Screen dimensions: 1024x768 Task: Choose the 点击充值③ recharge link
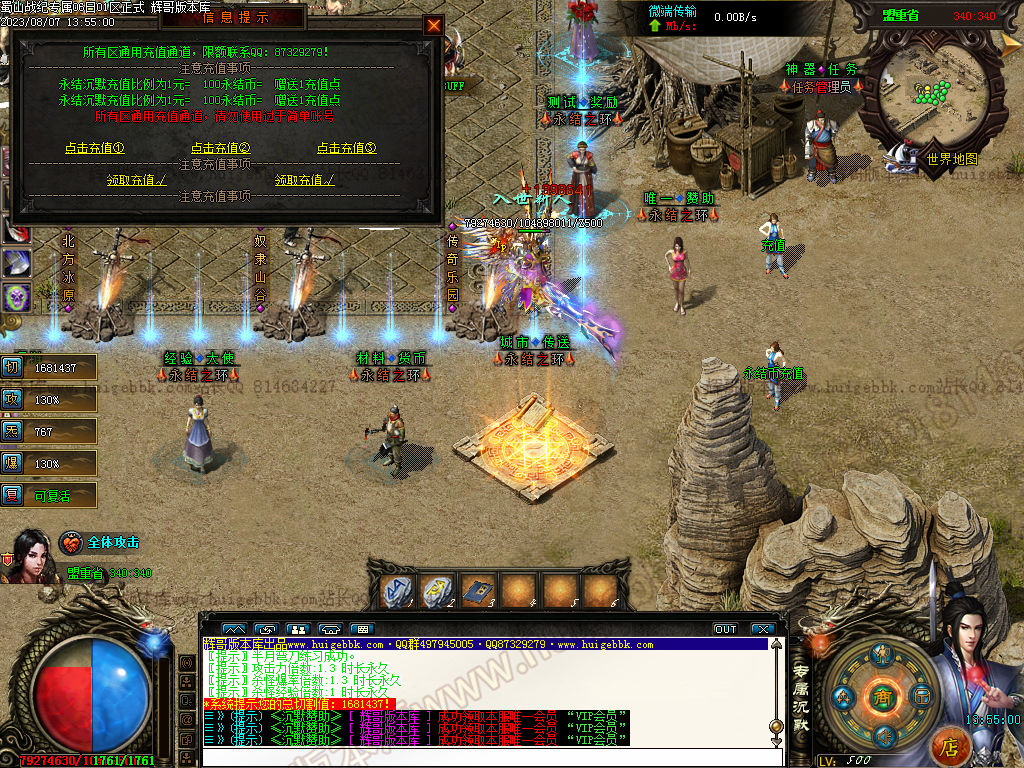pyautogui.click(x=347, y=148)
